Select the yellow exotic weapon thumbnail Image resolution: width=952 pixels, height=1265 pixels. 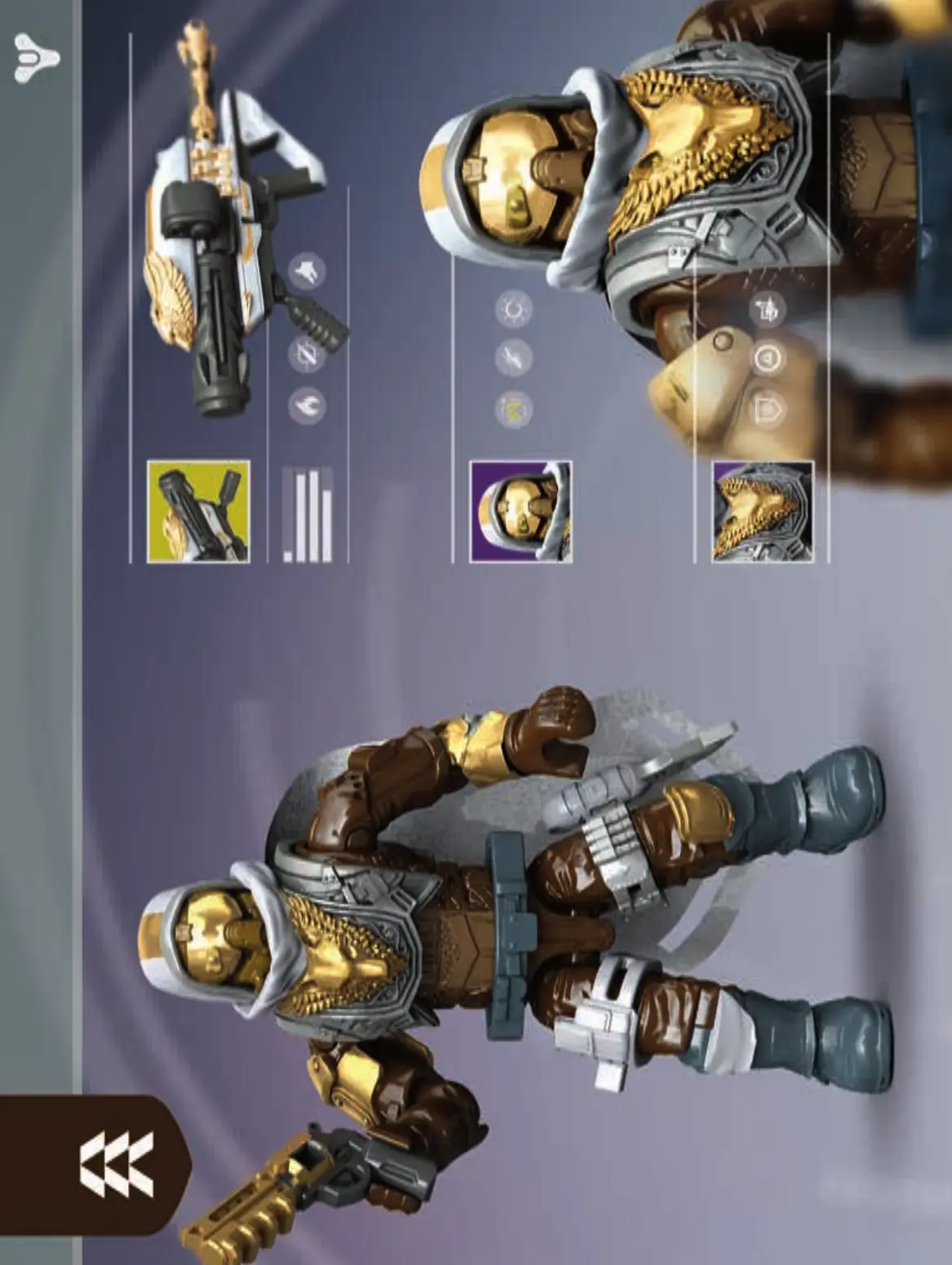[198, 511]
